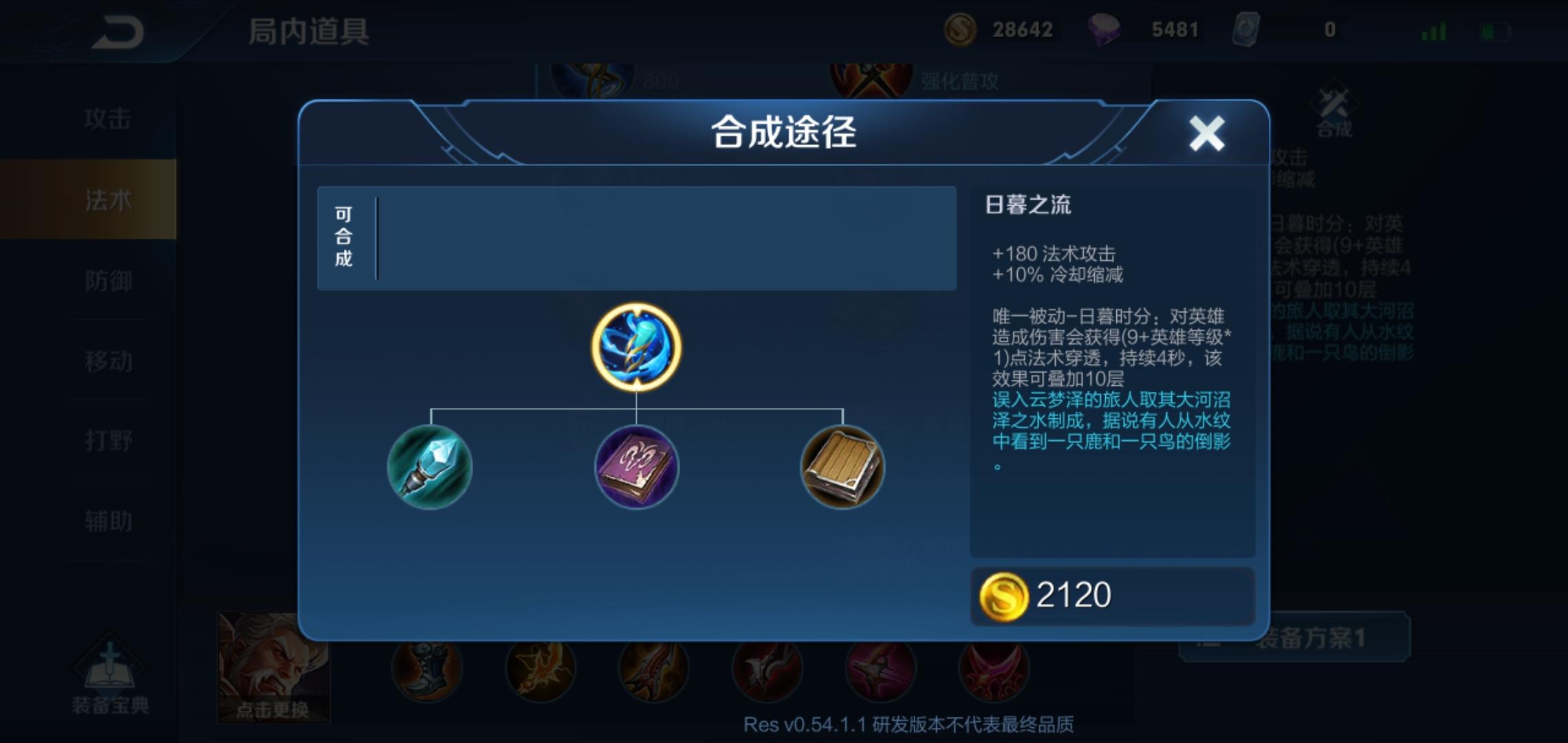
Task: Switch to the 防御 category tab
Action: [x=110, y=281]
